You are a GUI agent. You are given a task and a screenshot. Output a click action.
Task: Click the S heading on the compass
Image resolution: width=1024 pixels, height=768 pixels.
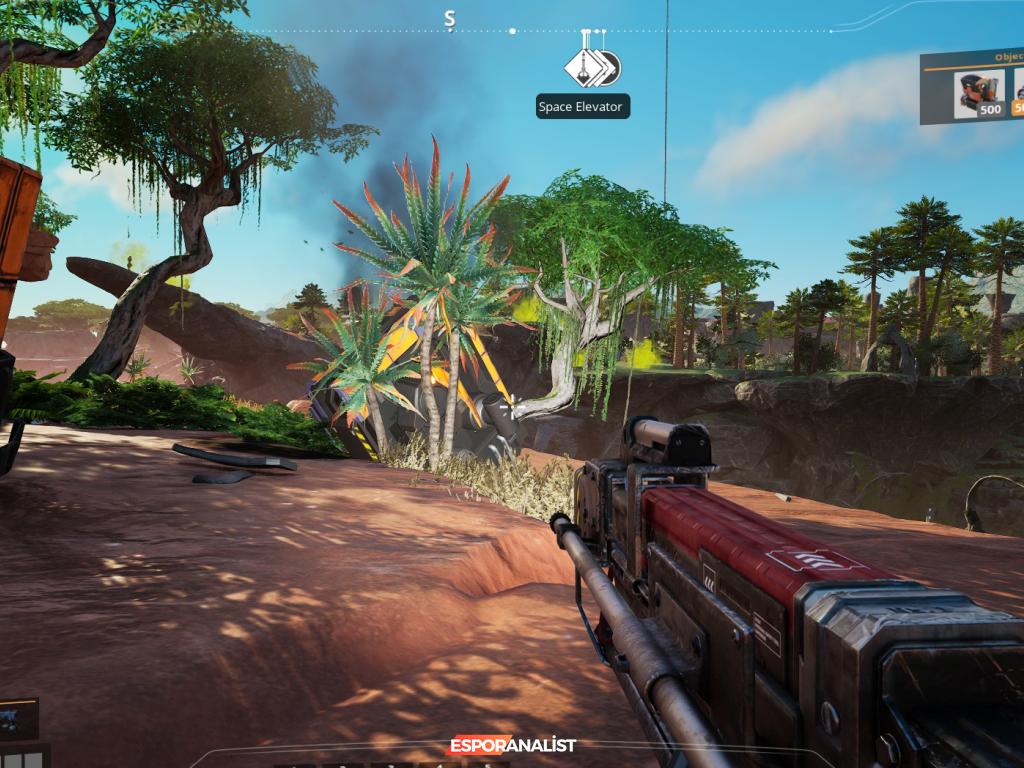tap(450, 18)
